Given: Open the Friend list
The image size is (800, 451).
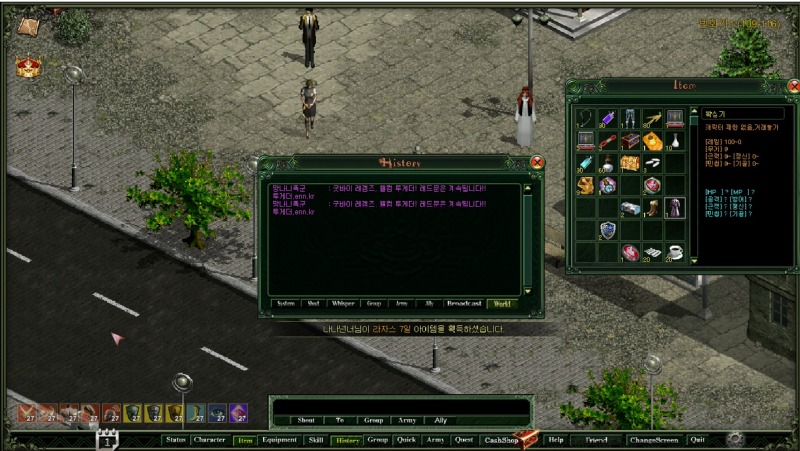Looking at the screenshot, I should (x=597, y=439).
